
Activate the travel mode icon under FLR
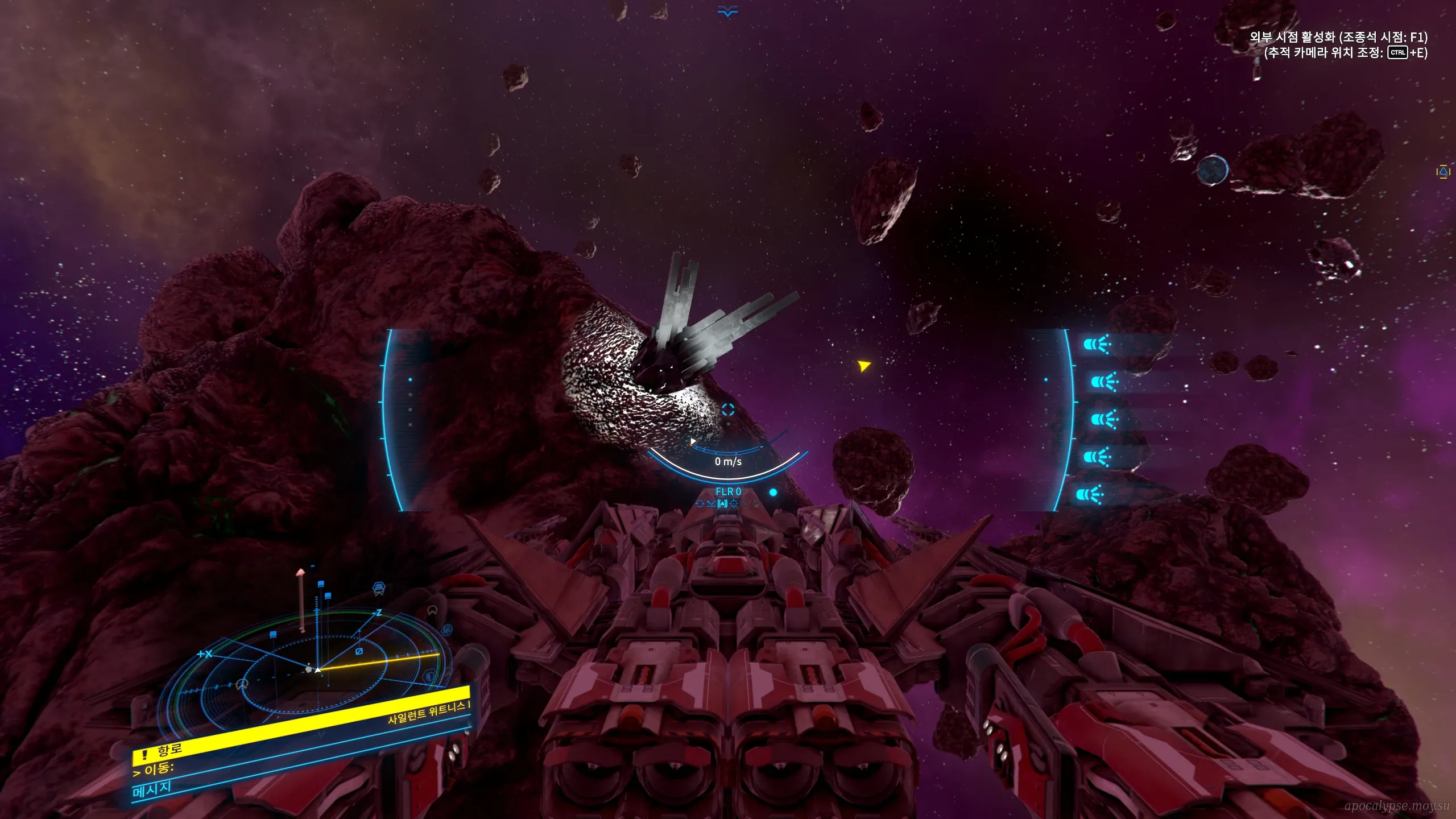(x=722, y=503)
